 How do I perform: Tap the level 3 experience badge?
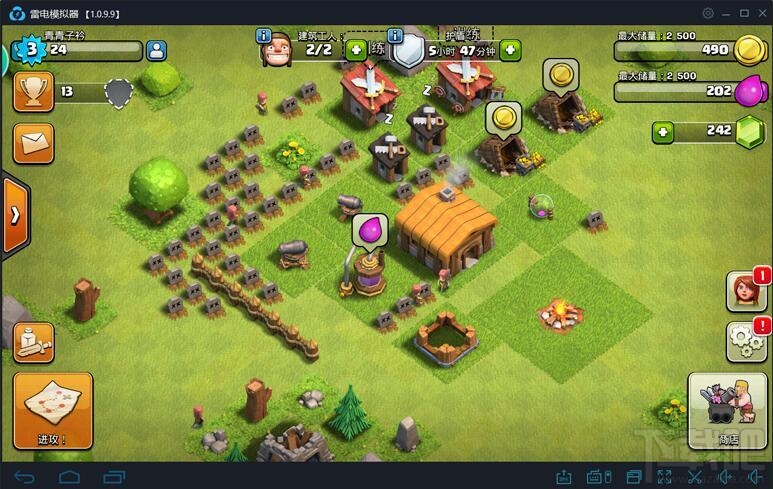(31, 48)
